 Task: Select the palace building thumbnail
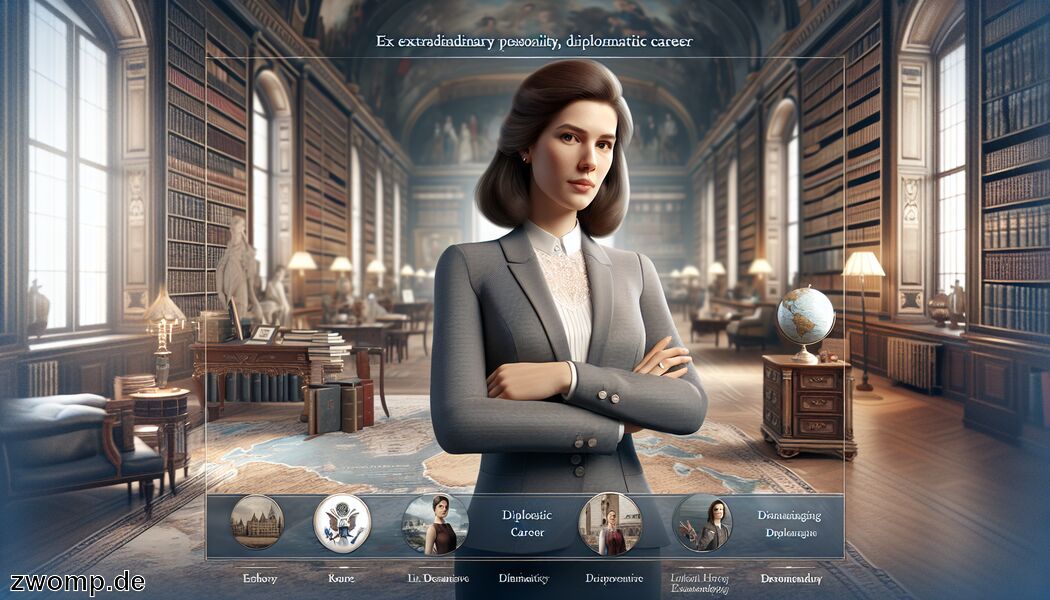(x=257, y=522)
